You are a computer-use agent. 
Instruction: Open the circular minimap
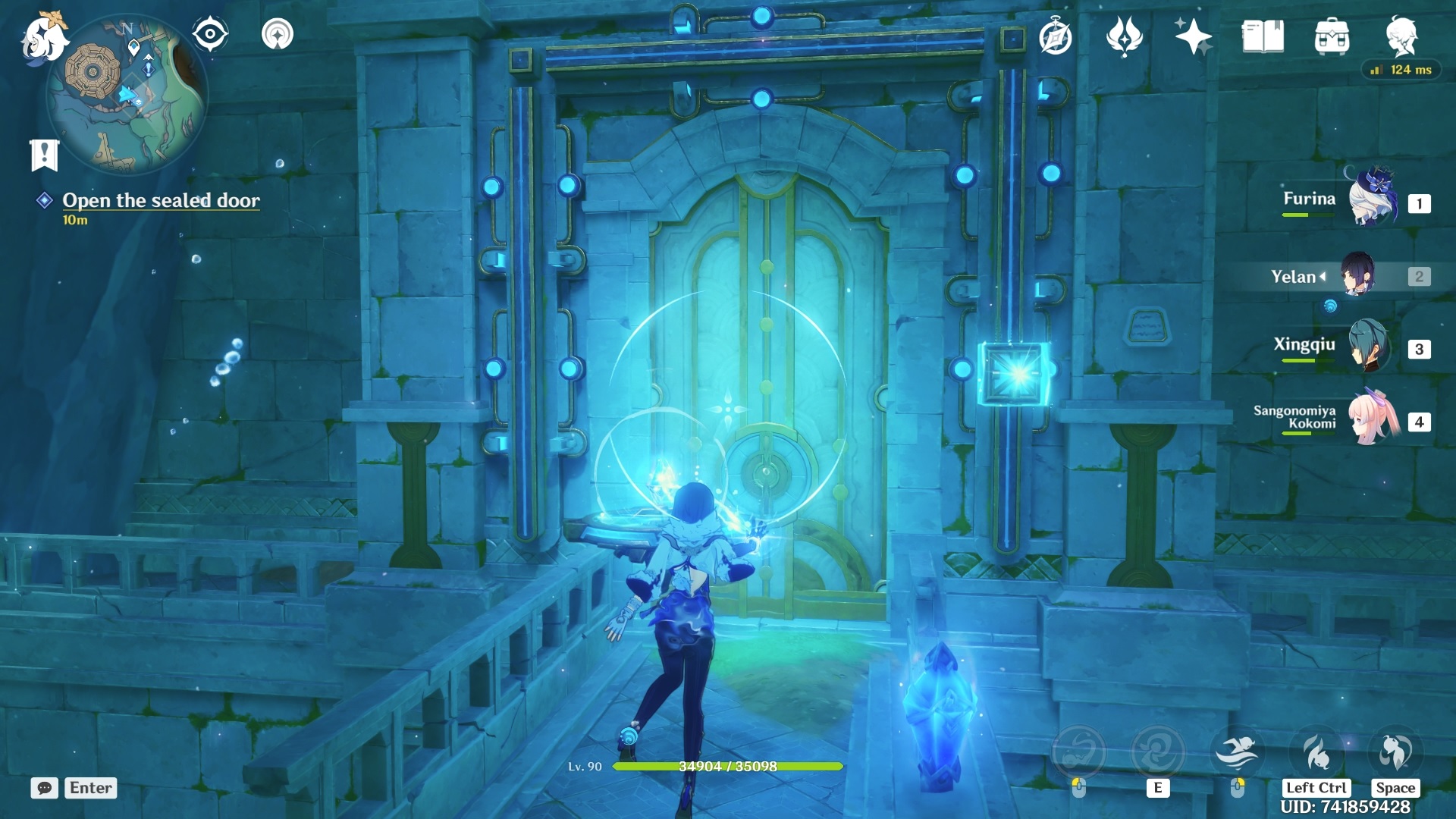point(125,95)
